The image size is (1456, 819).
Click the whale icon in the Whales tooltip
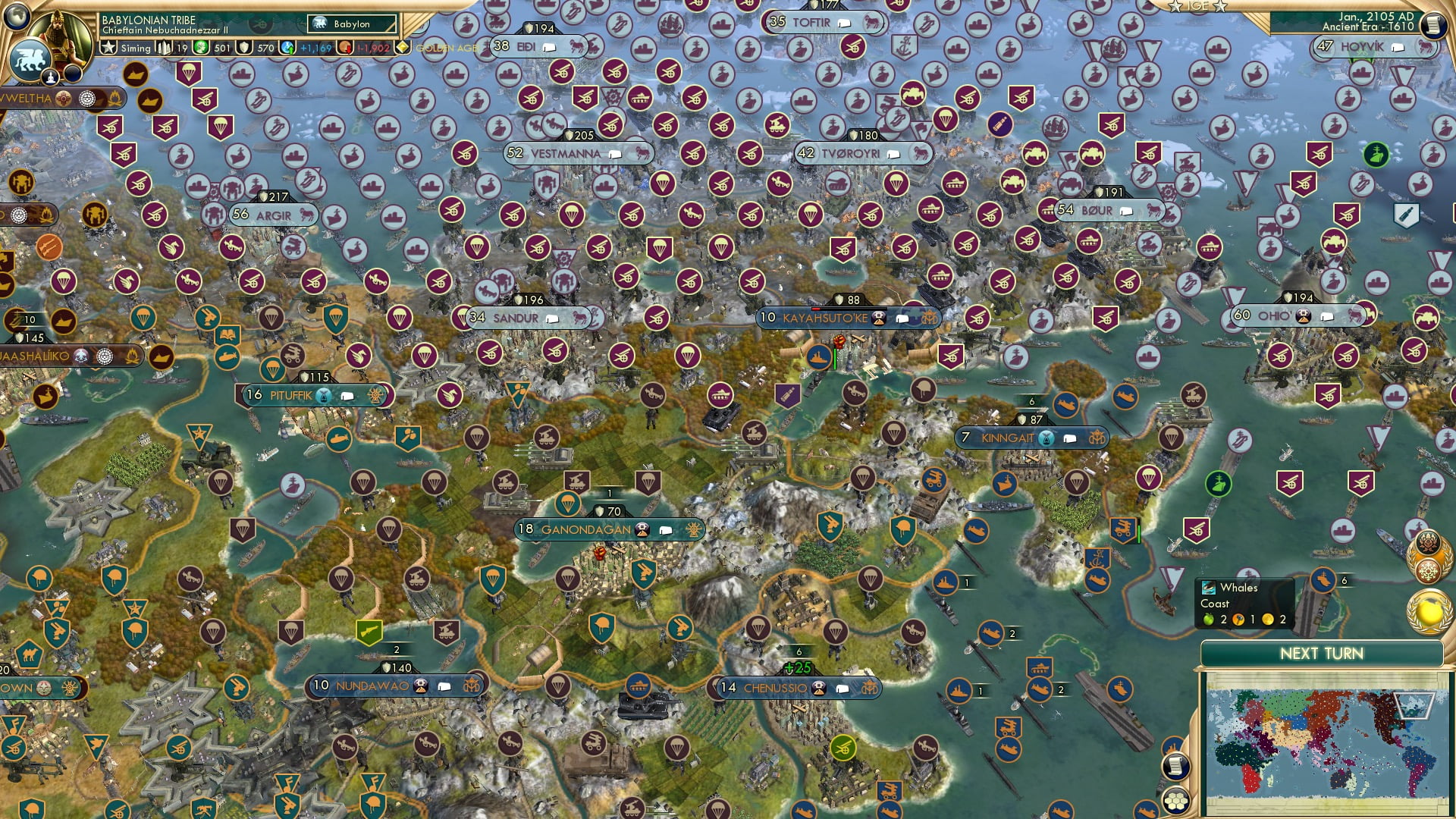click(x=1209, y=588)
